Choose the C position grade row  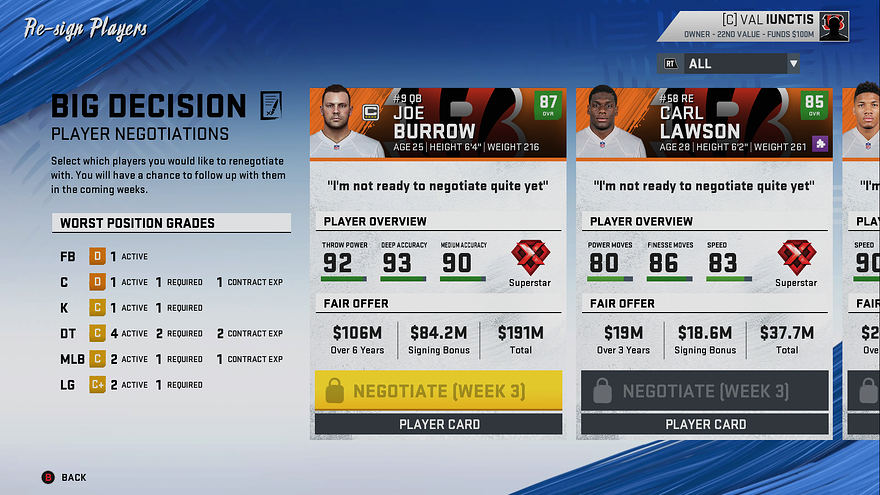click(x=171, y=282)
